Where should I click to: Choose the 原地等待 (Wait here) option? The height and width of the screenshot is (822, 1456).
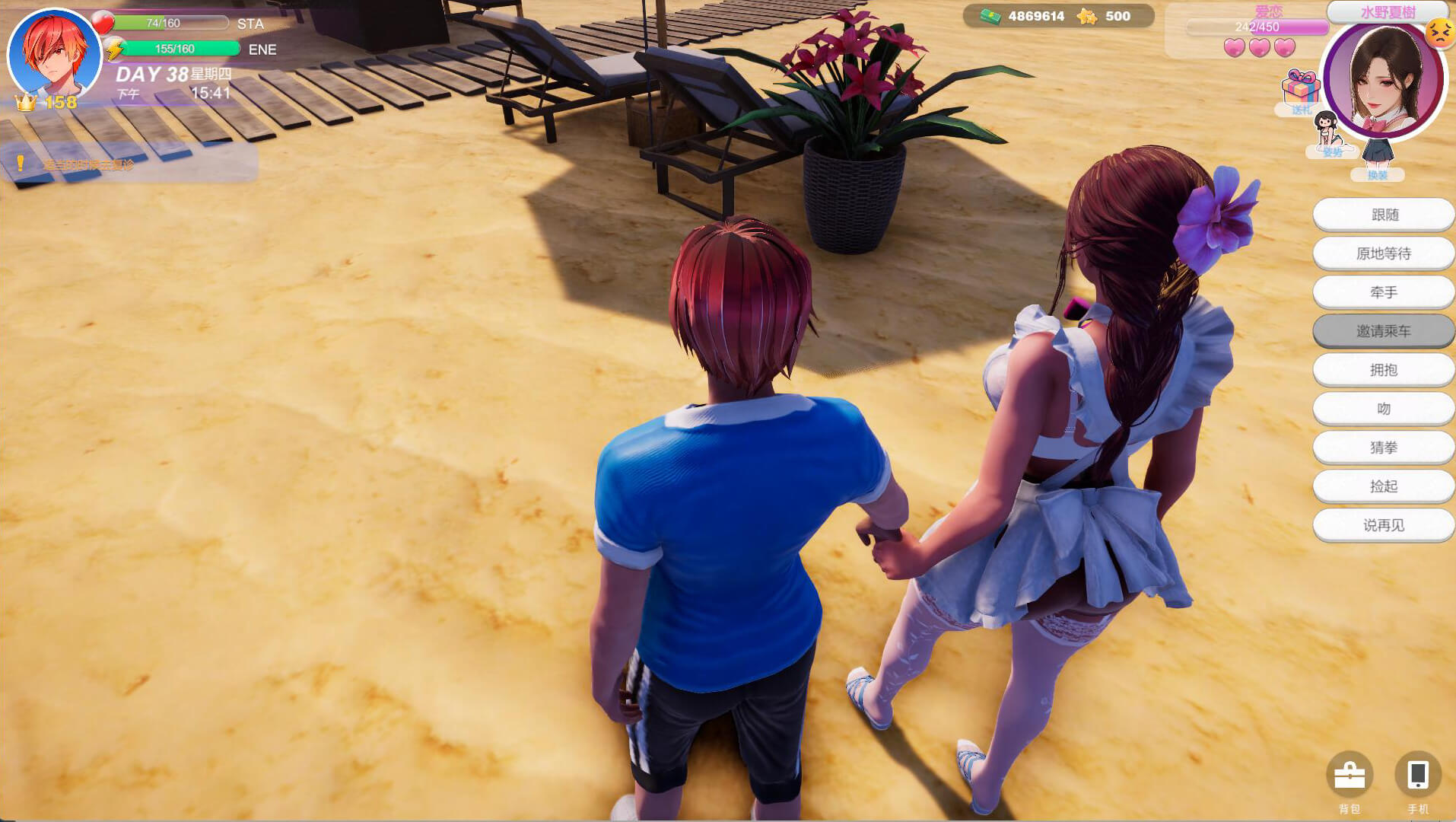click(x=1384, y=253)
